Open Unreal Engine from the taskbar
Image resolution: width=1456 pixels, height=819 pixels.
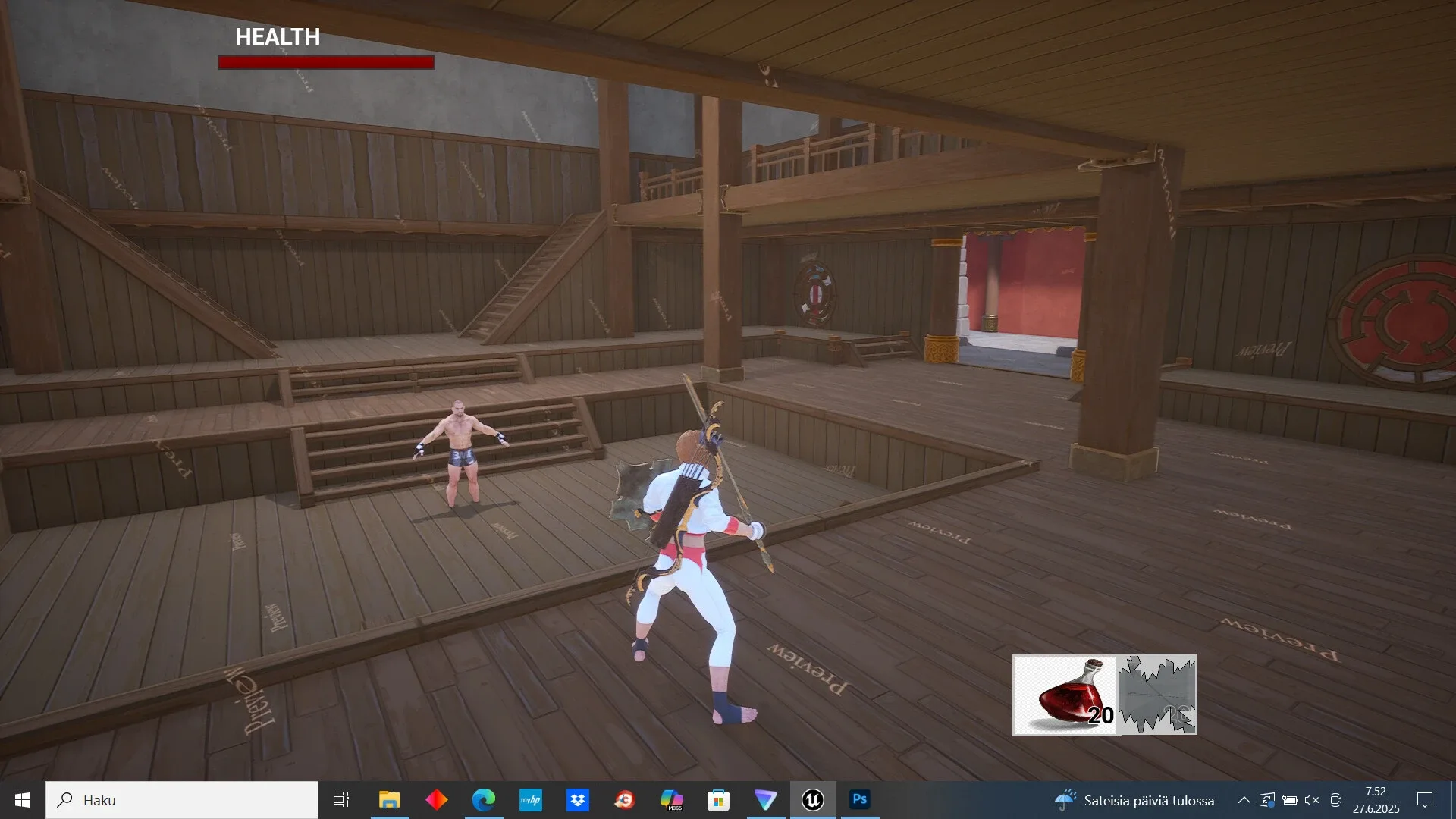[x=813, y=800]
